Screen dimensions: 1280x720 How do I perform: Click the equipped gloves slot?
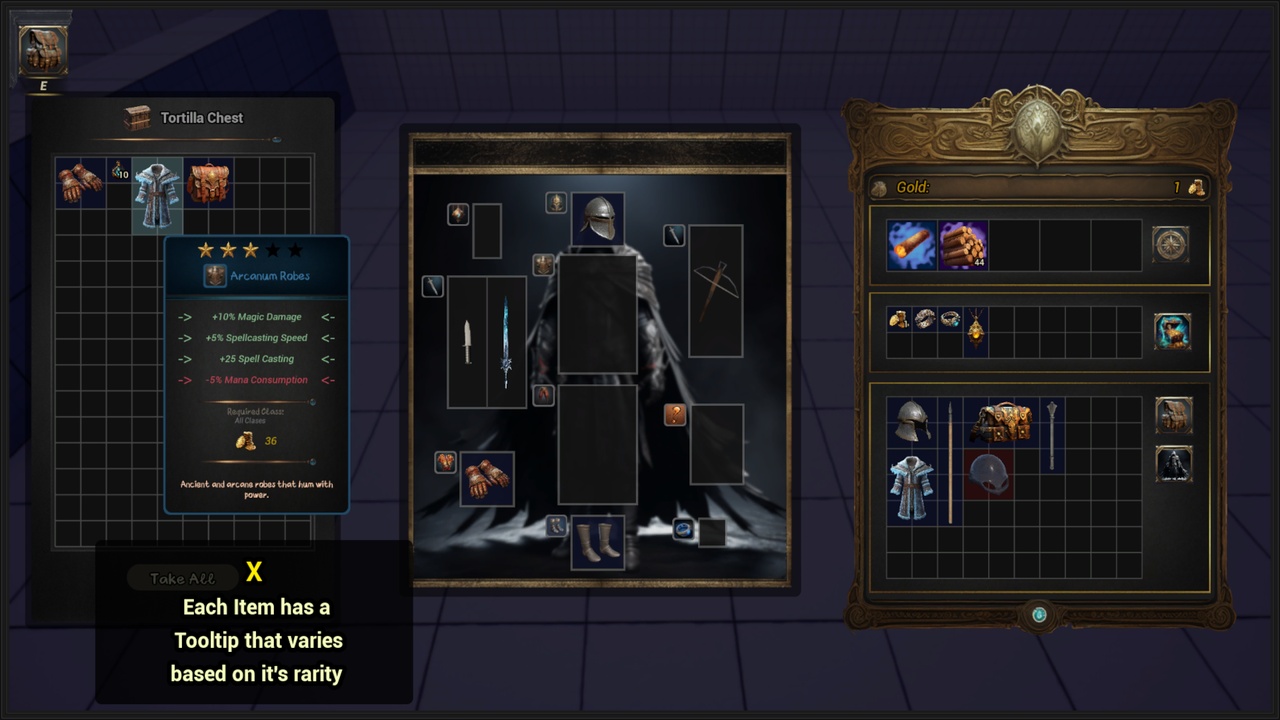tap(487, 479)
